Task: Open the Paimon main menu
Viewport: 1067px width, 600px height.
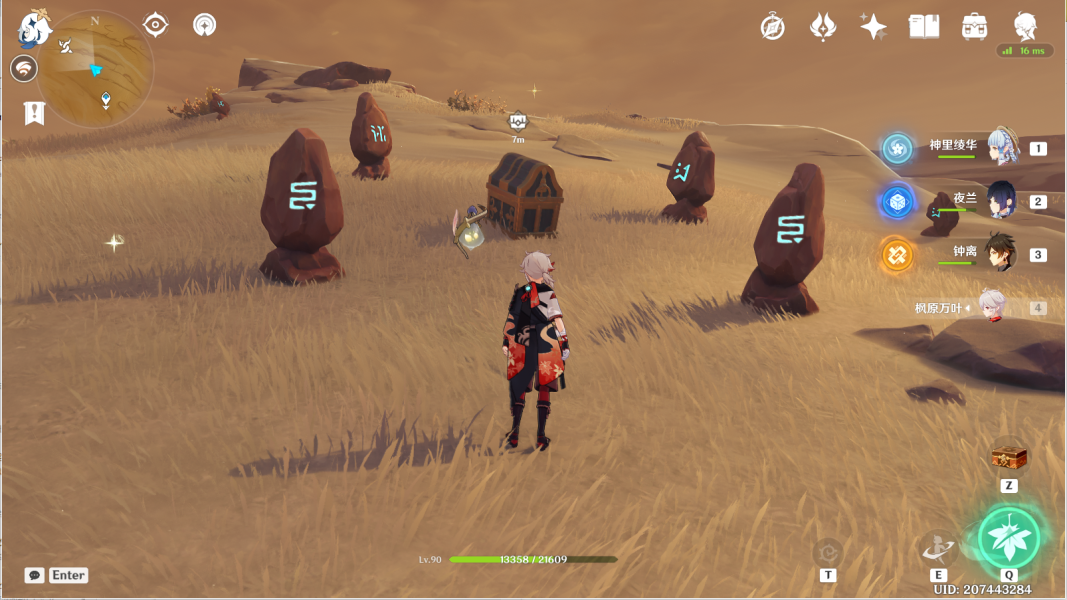Action: [34, 29]
